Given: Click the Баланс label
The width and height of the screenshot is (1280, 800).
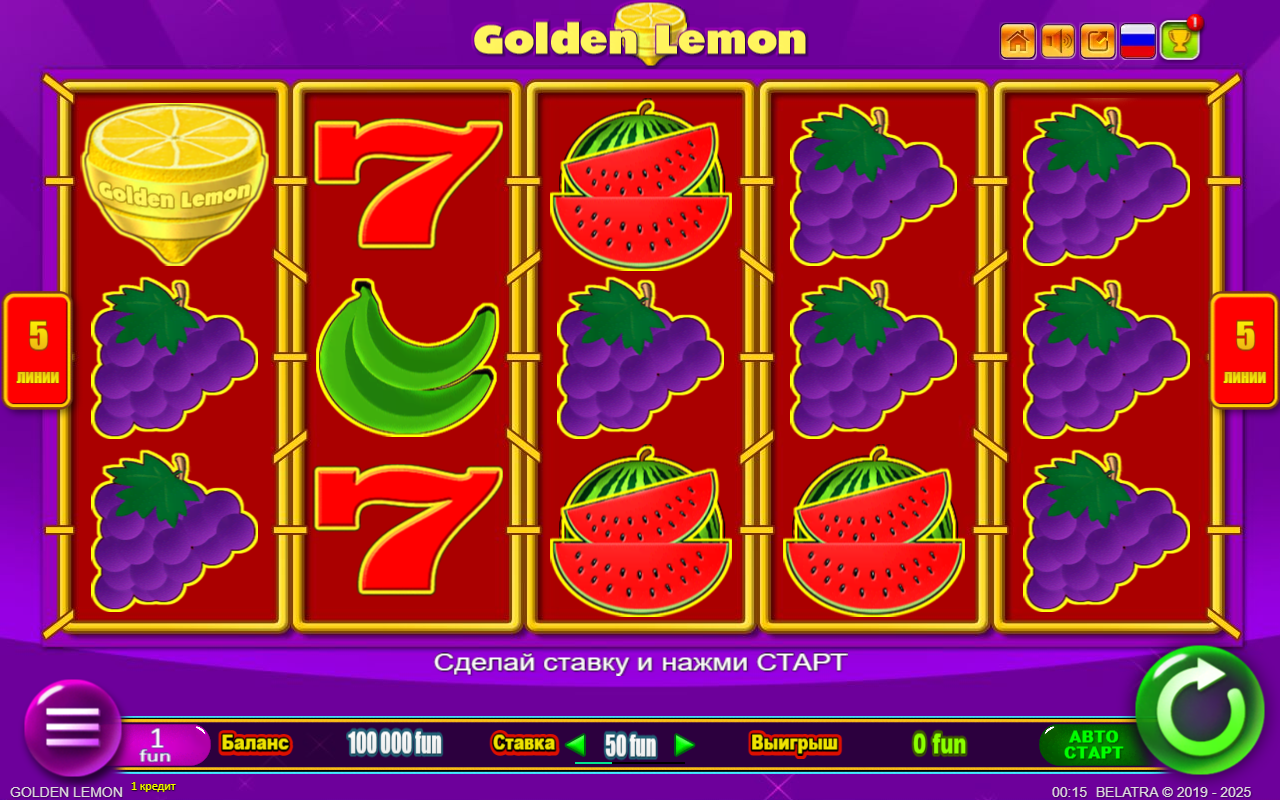Looking at the screenshot, I should coord(255,745).
